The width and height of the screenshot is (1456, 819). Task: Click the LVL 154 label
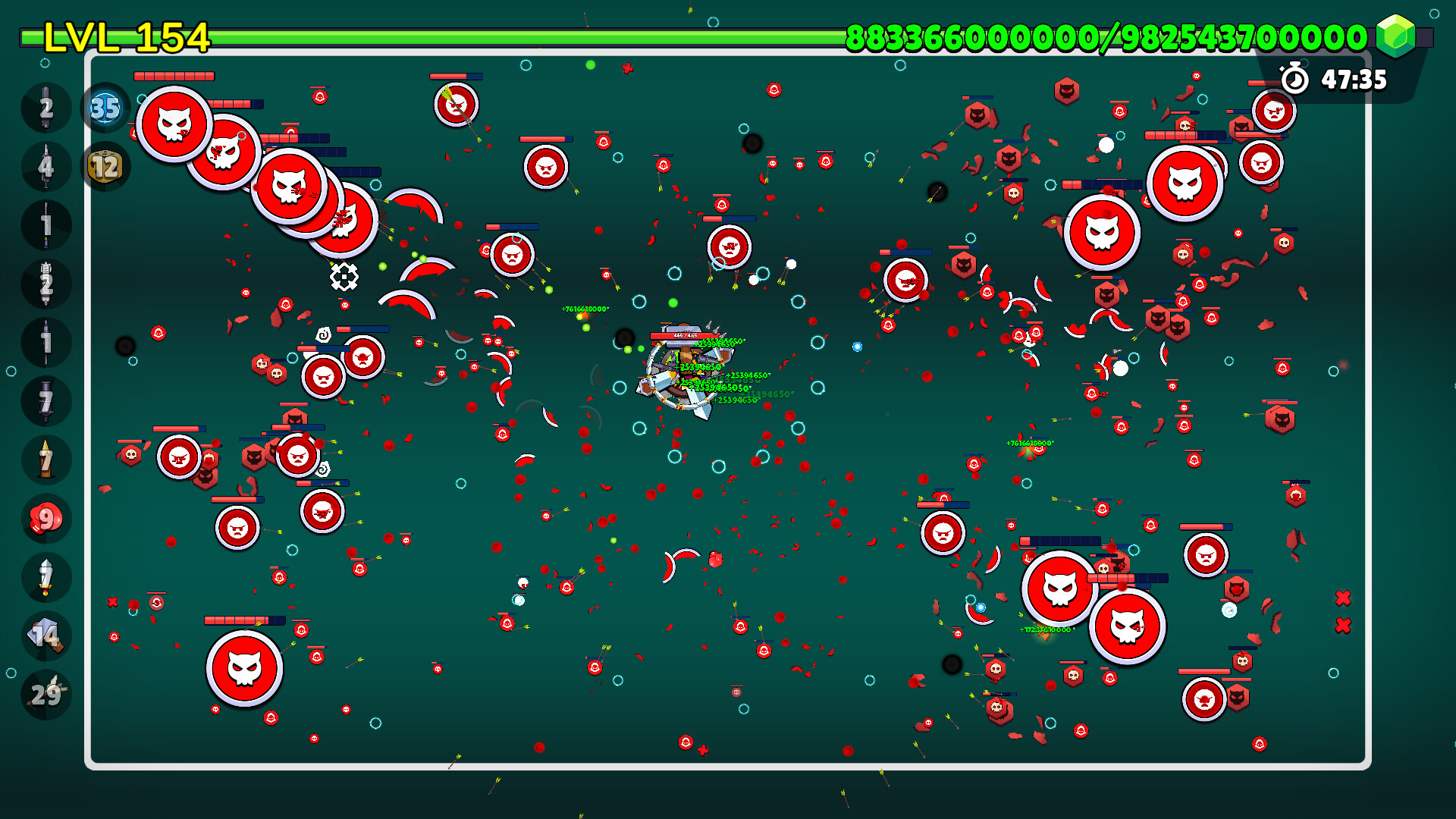click(125, 34)
